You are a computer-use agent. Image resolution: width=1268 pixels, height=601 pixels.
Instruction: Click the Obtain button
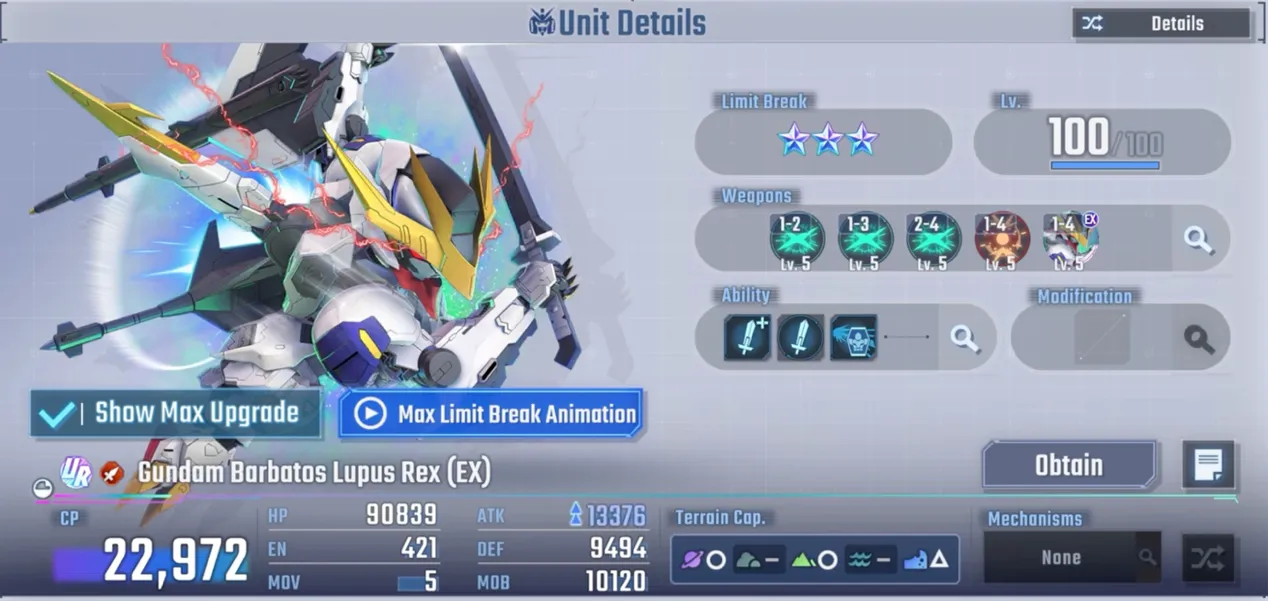point(1069,465)
